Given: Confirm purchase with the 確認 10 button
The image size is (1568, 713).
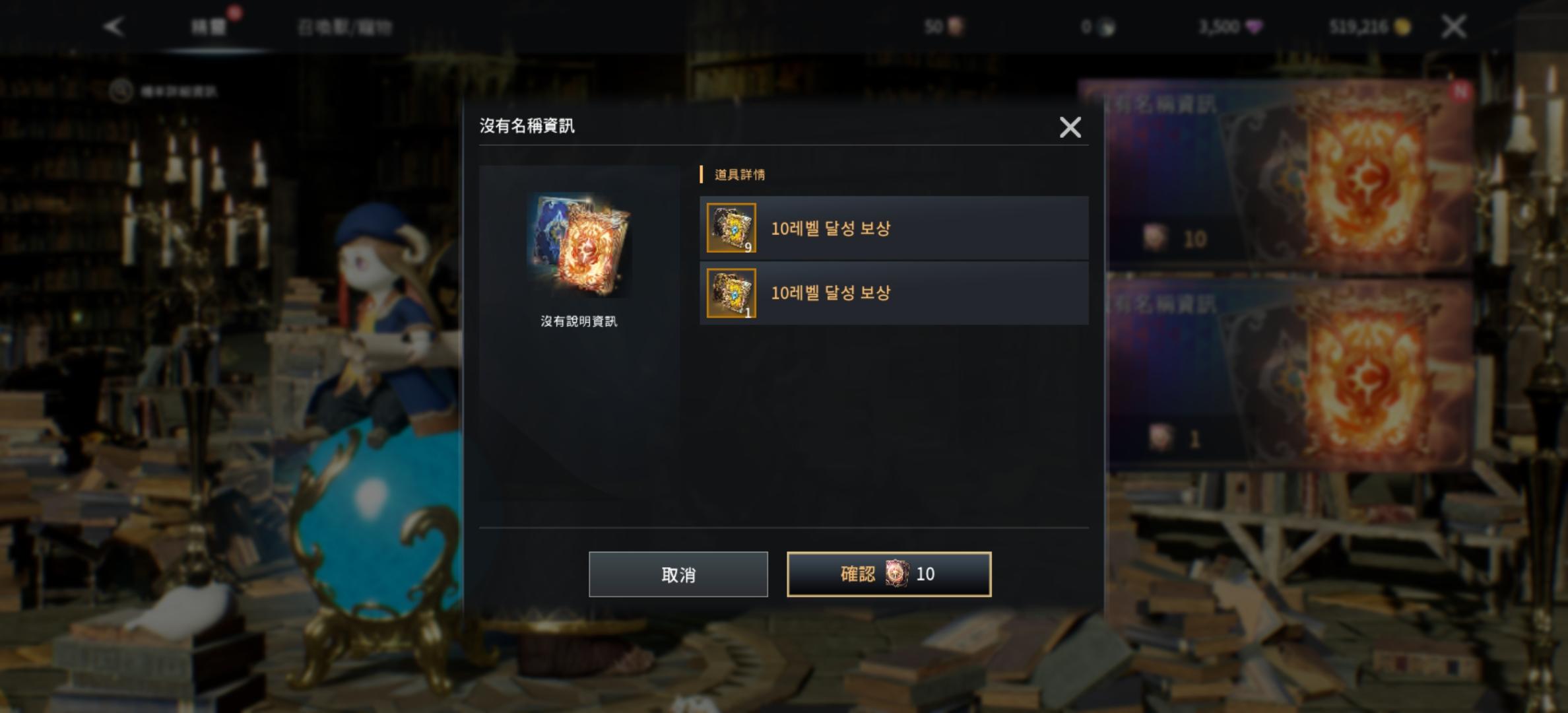Looking at the screenshot, I should coord(890,574).
